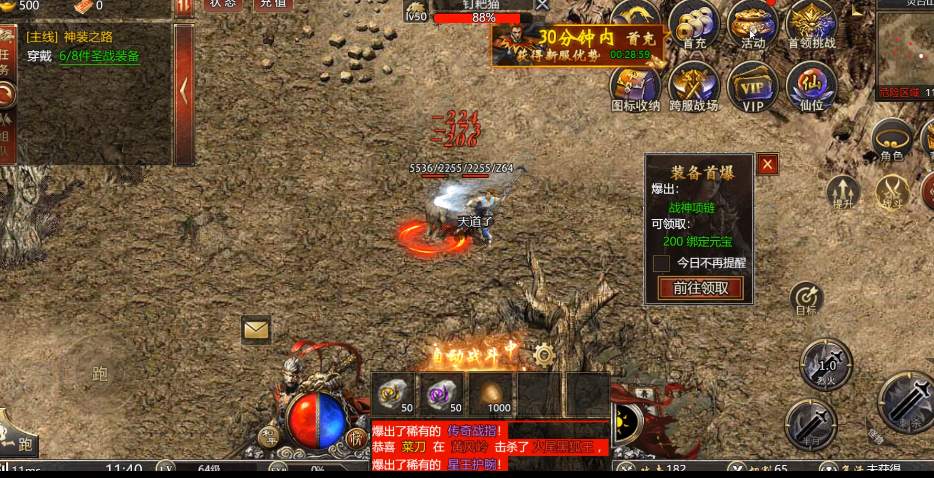This screenshot has width=934, height=478.
Task: Open the 活动 events icon
Action: [x=752, y=23]
